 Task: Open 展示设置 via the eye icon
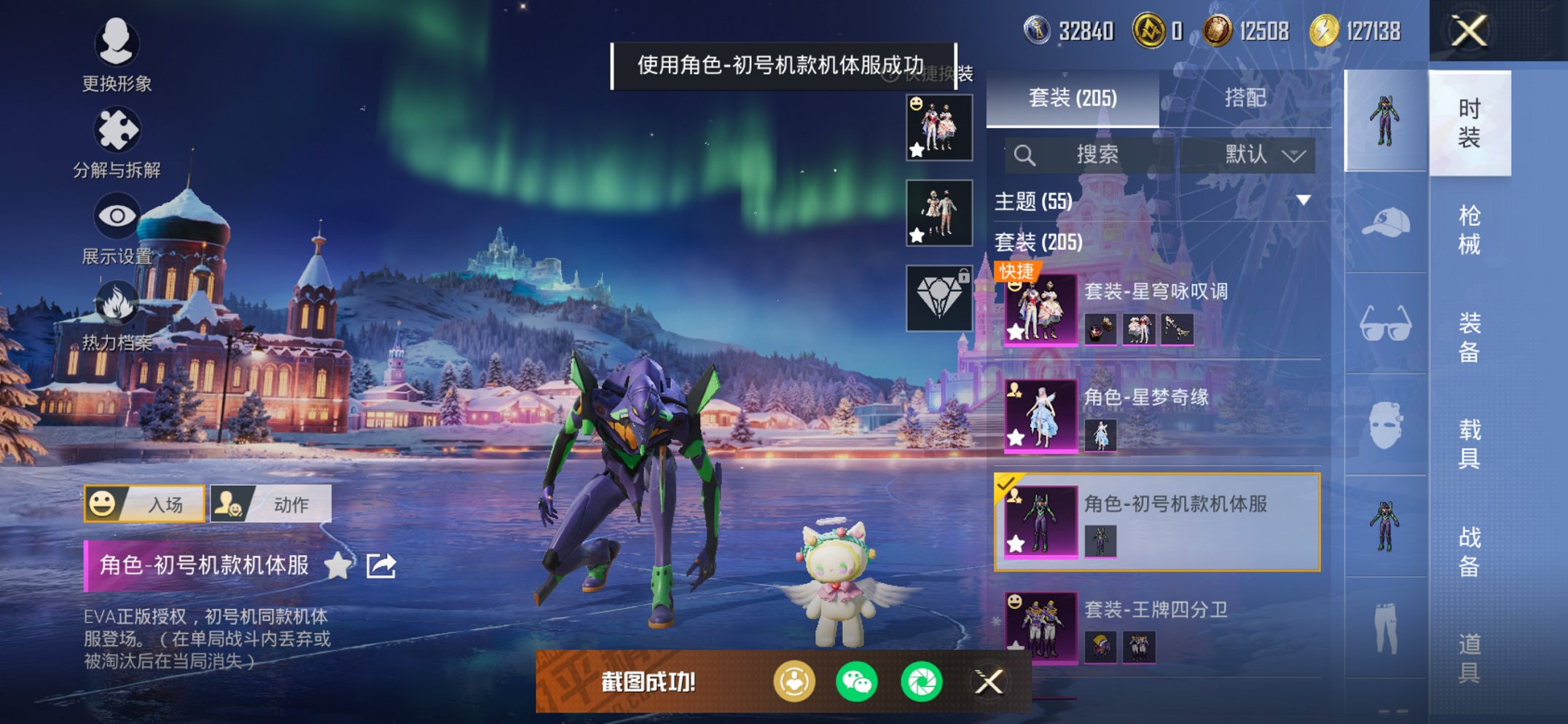point(117,216)
